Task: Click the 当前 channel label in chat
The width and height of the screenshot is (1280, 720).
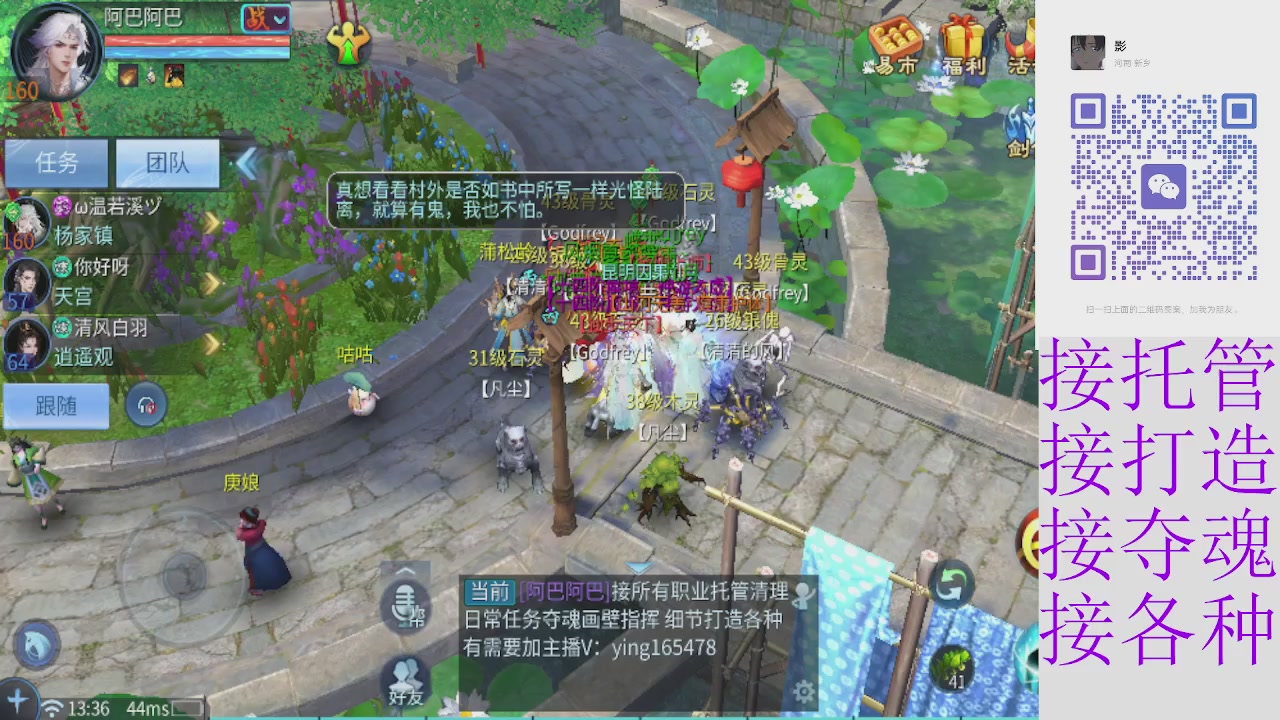Action: pos(489,592)
